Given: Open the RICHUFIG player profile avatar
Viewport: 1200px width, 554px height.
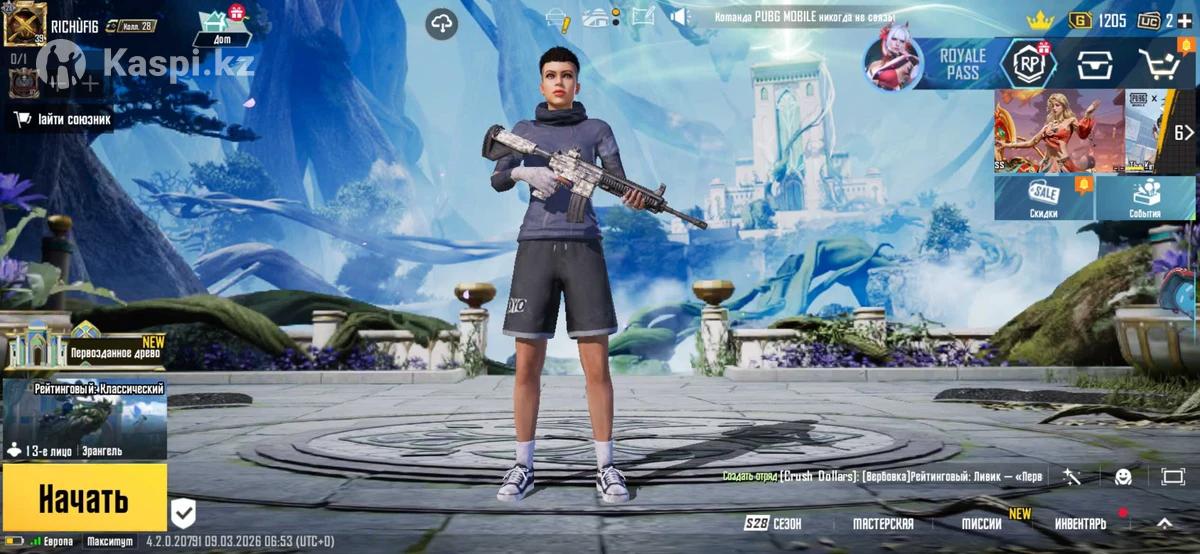Looking at the screenshot, I should (x=25, y=24).
